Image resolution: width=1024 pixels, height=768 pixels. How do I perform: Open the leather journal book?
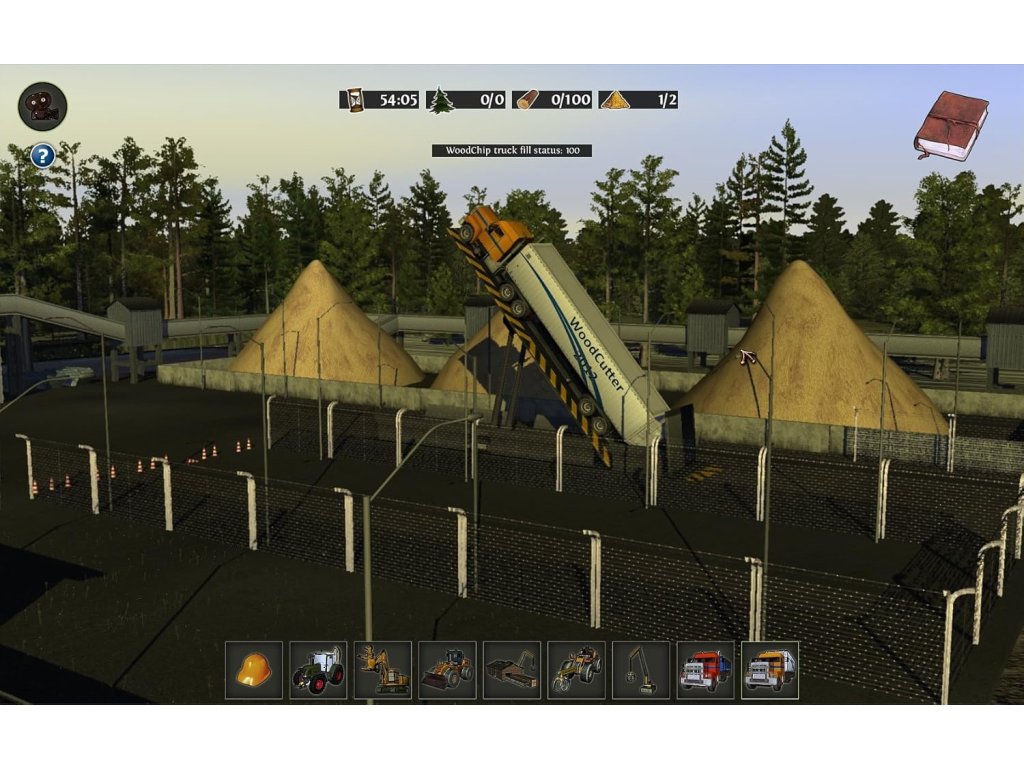click(950, 125)
